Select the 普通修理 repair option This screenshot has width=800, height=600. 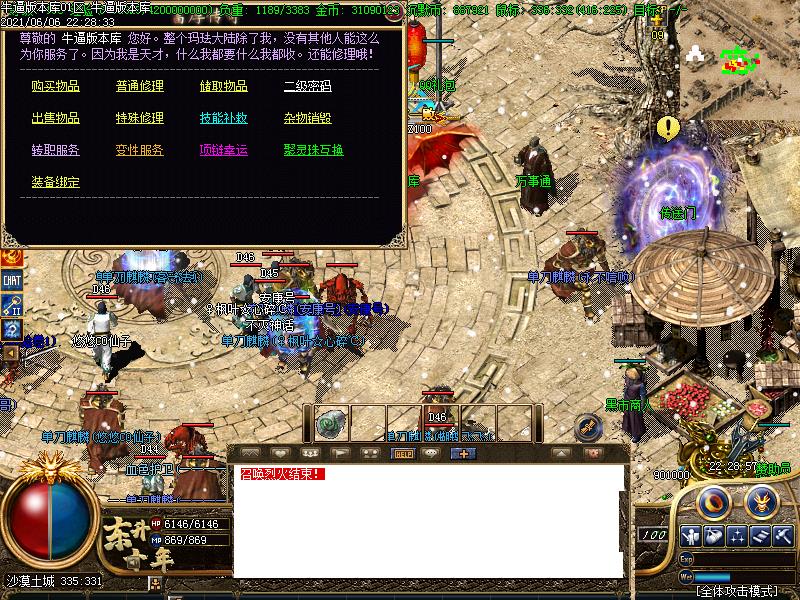pyautogui.click(x=139, y=87)
